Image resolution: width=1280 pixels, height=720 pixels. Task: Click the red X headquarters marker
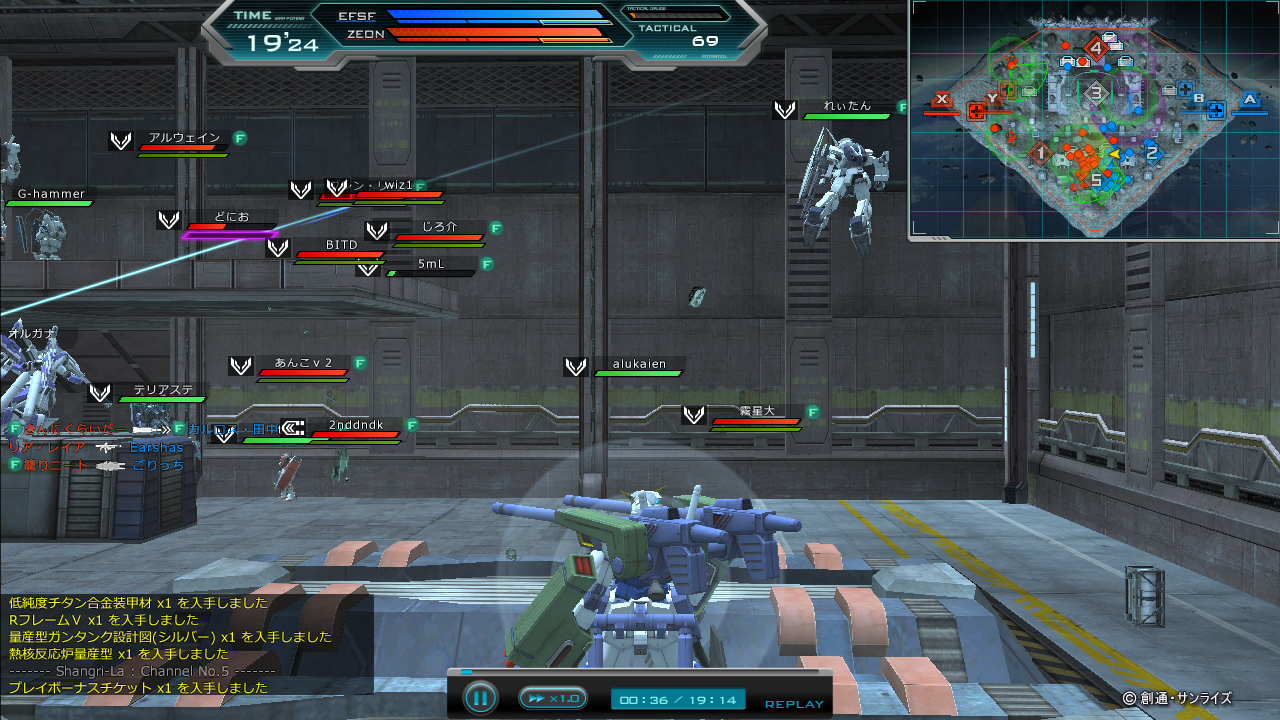tap(942, 99)
